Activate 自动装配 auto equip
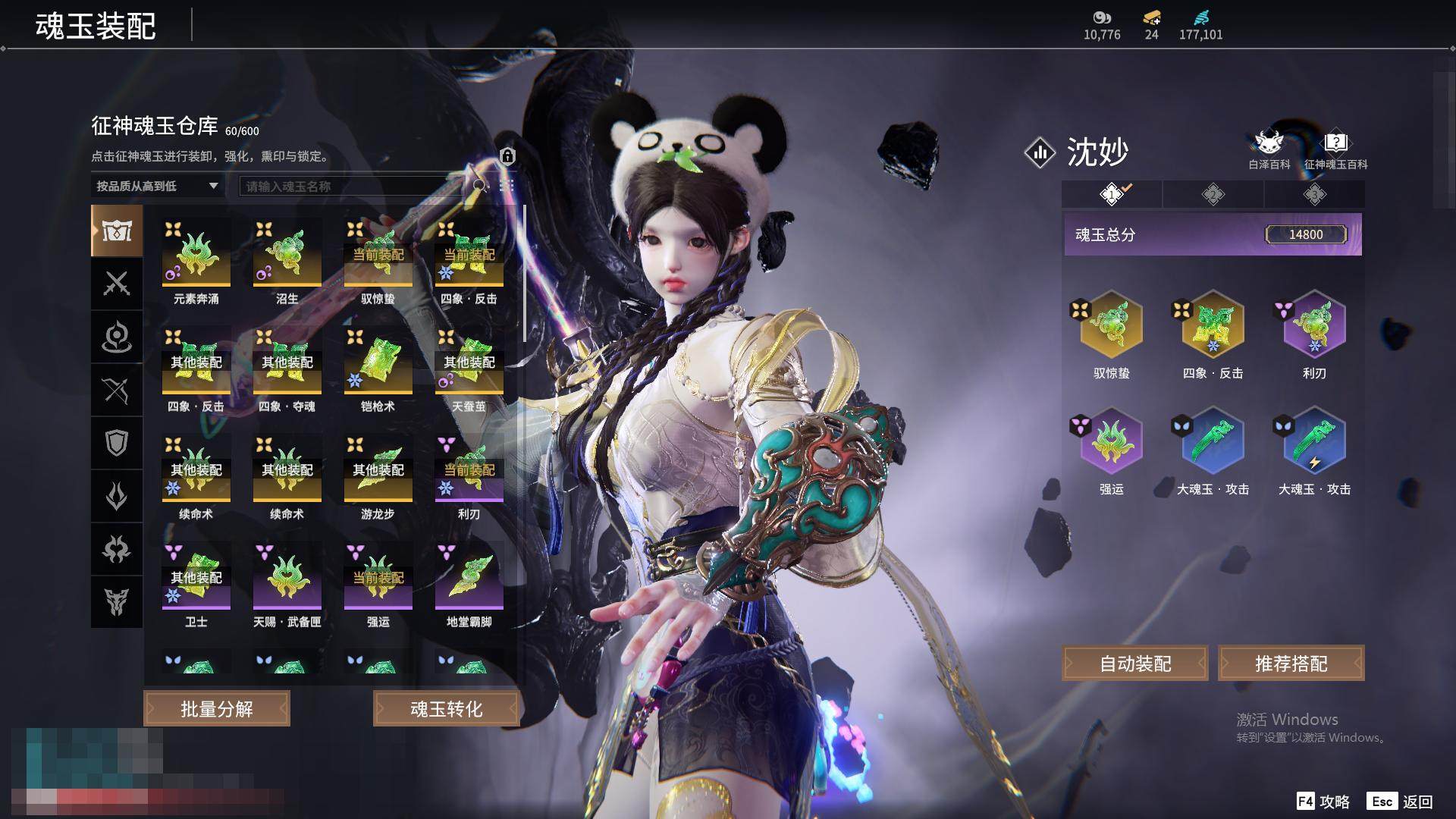The height and width of the screenshot is (819, 1456). click(x=1135, y=664)
